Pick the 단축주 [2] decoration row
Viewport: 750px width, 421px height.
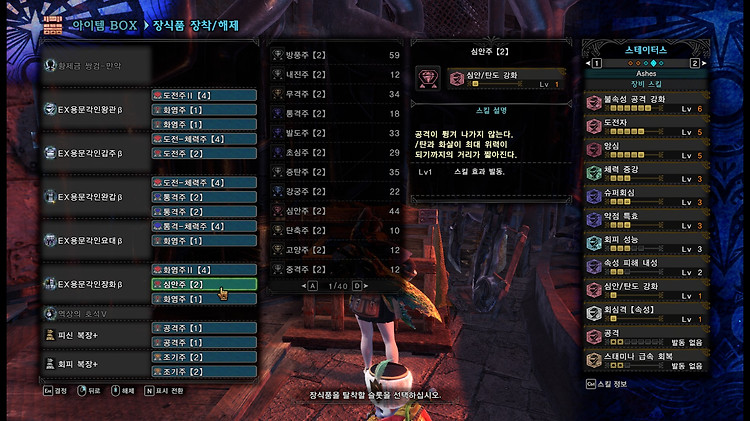[x=337, y=231]
